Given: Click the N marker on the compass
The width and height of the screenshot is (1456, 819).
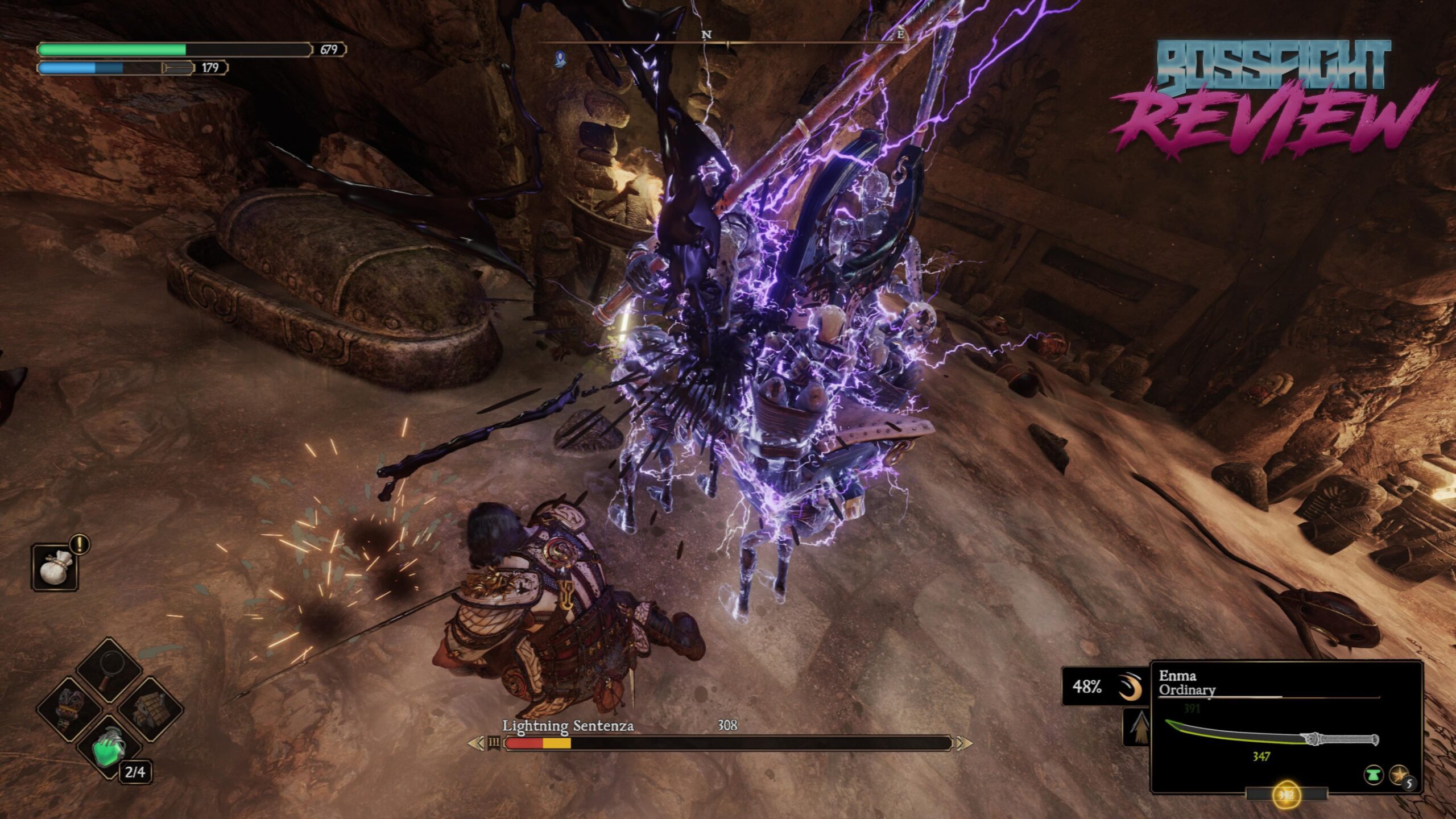Looking at the screenshot, I should (706, 35).
